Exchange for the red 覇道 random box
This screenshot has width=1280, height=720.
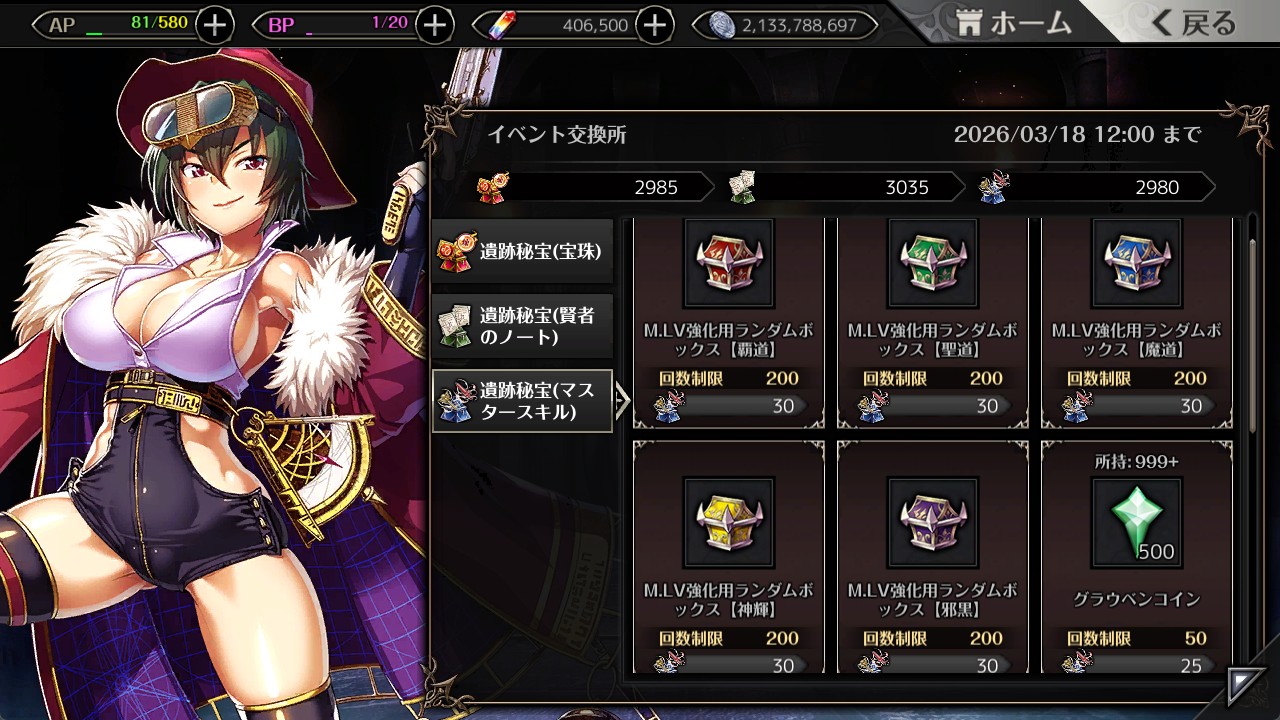click(729, 322)
